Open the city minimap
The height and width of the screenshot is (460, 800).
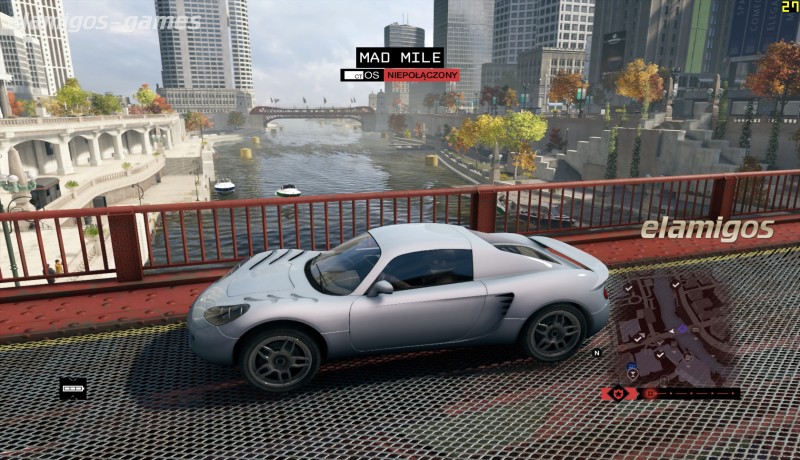[x=672, y=330]
